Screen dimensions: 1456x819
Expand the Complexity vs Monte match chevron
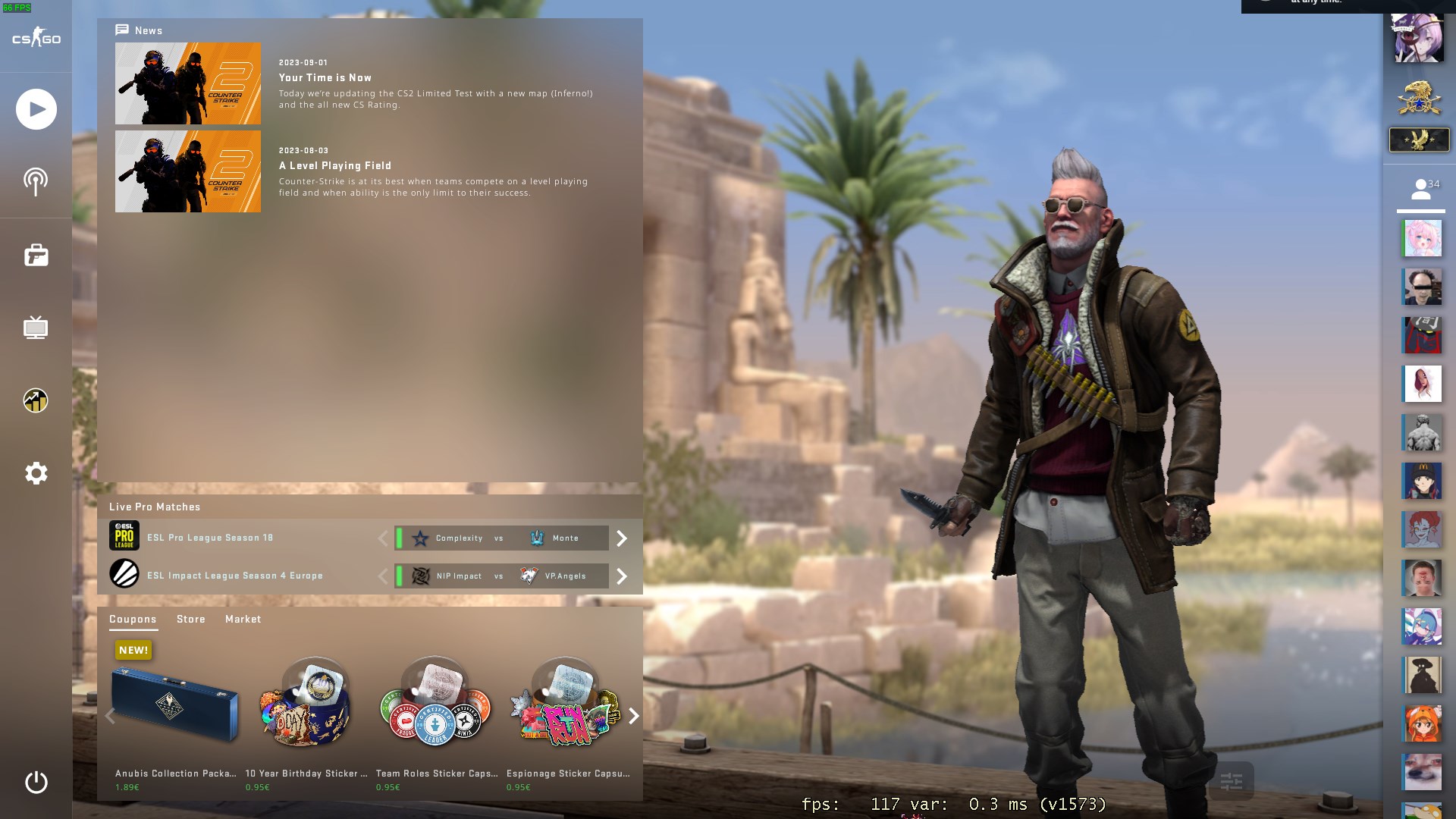click(622, 538)
